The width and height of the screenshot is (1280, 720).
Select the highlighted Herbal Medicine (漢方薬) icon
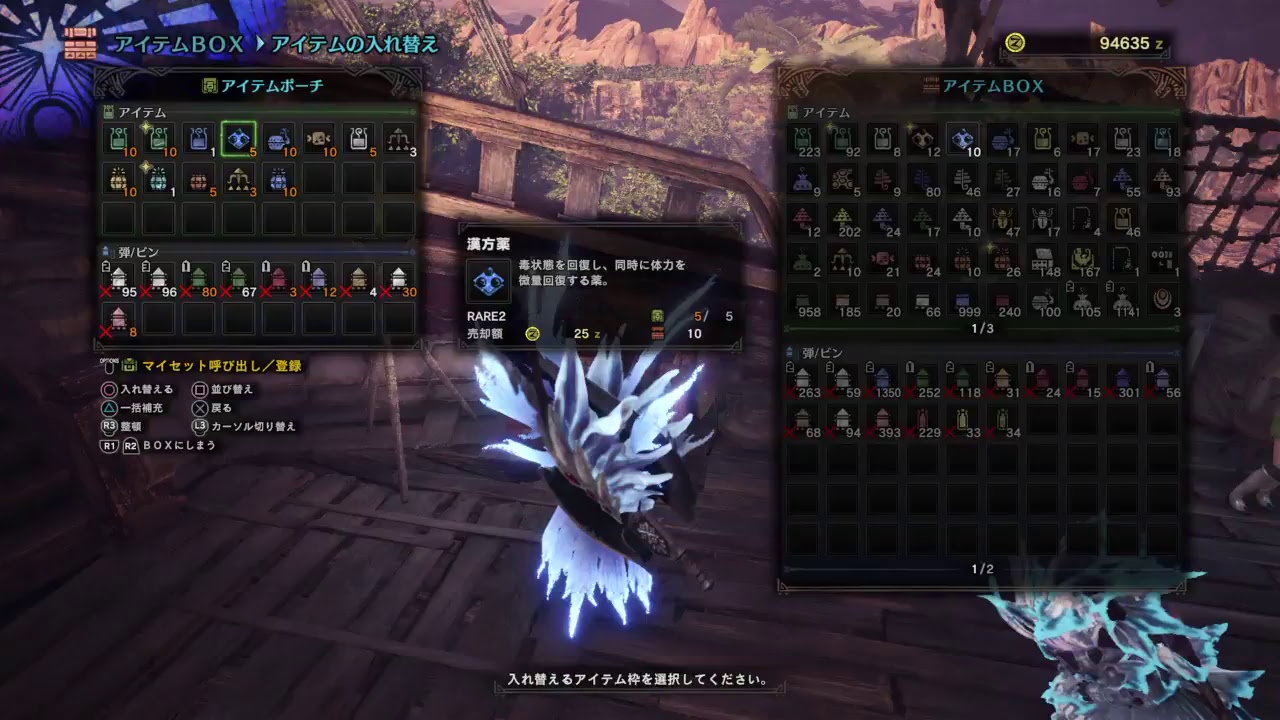(238, 140)
